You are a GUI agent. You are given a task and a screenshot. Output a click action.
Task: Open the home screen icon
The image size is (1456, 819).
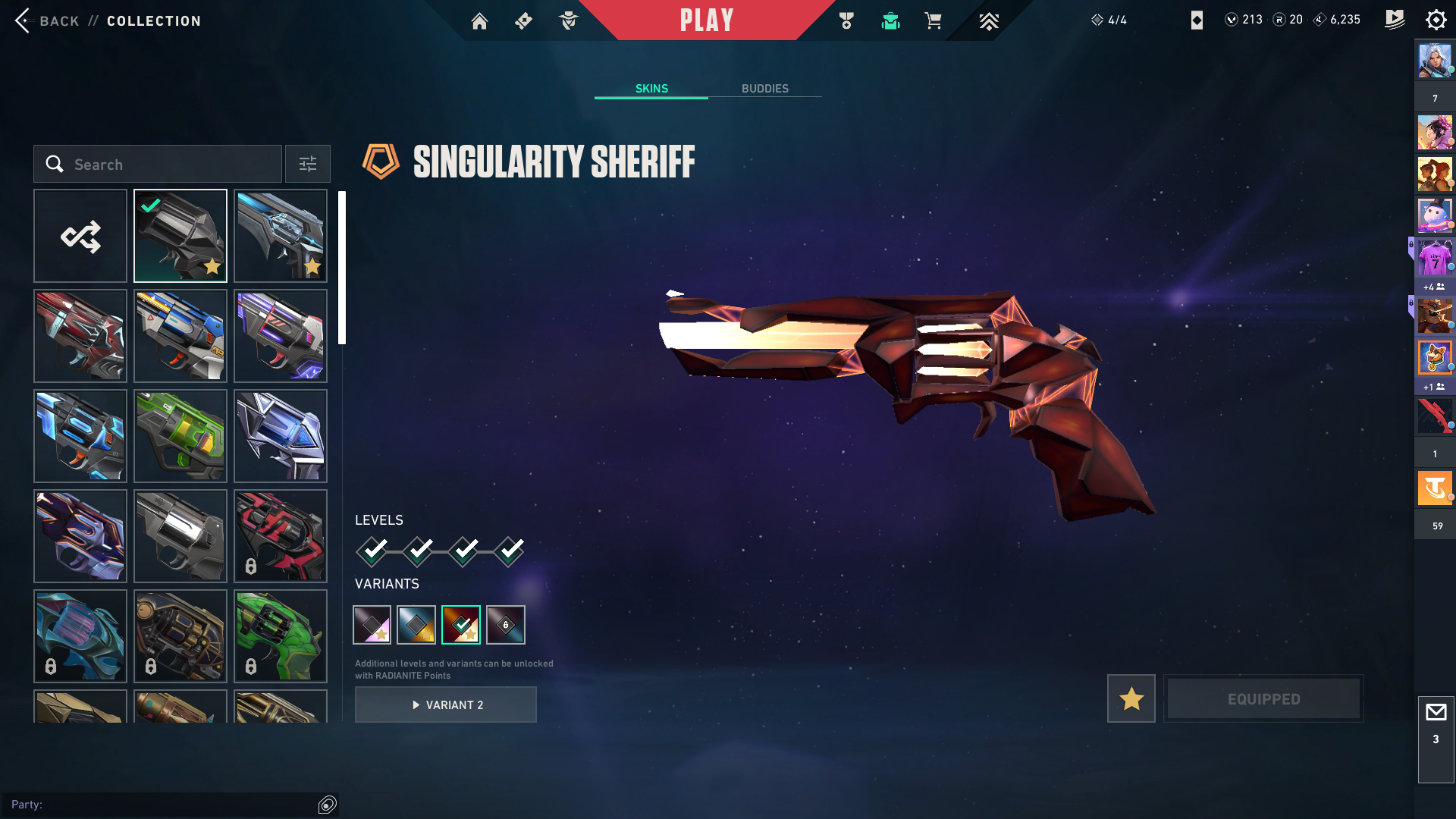point(479,21)
